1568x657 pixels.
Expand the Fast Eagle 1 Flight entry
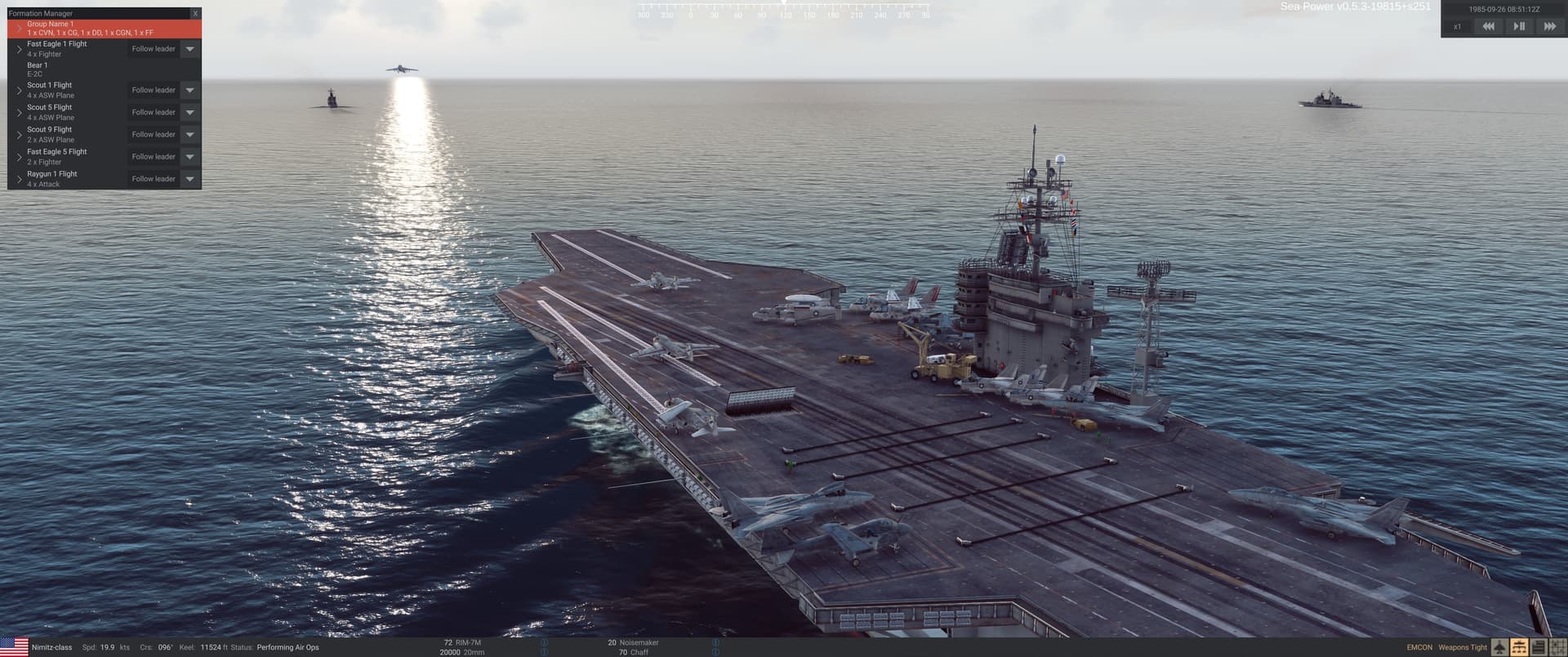tap(20, 49)
